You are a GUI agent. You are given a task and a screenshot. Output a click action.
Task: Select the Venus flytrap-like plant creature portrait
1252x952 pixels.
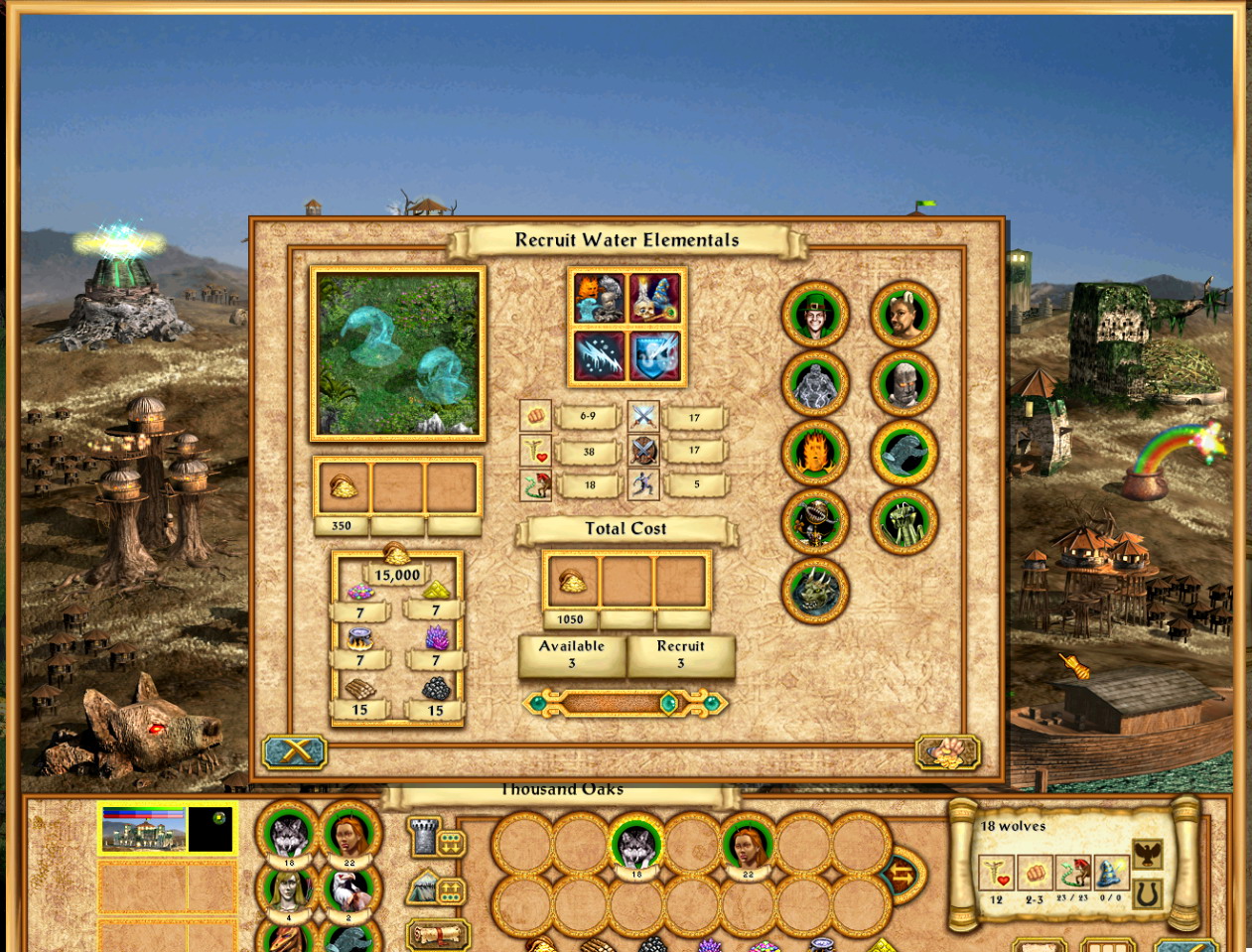pyautogui.click(x=815, y=522)
